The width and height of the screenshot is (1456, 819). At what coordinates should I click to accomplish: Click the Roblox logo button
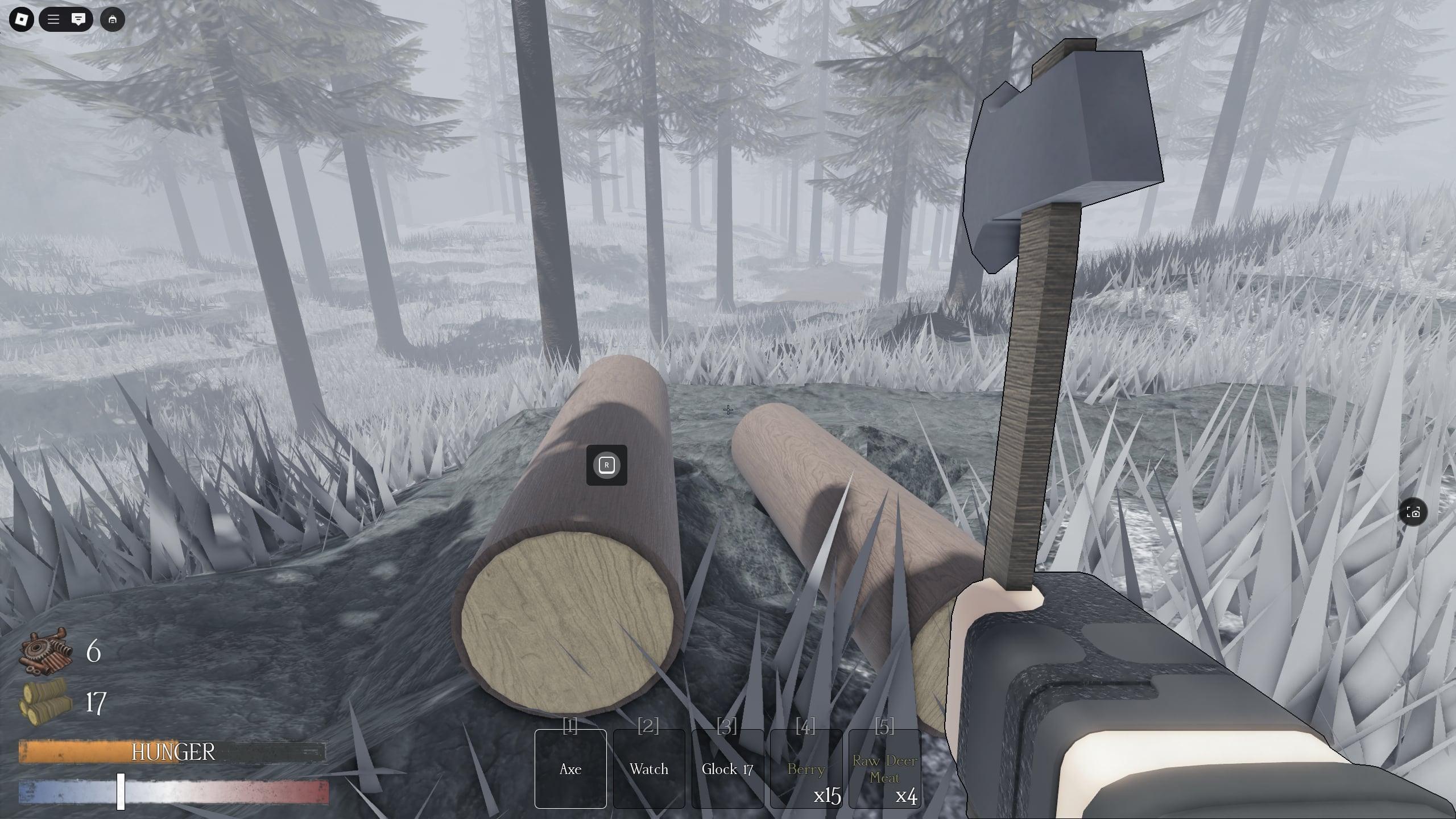click(20, 19)
